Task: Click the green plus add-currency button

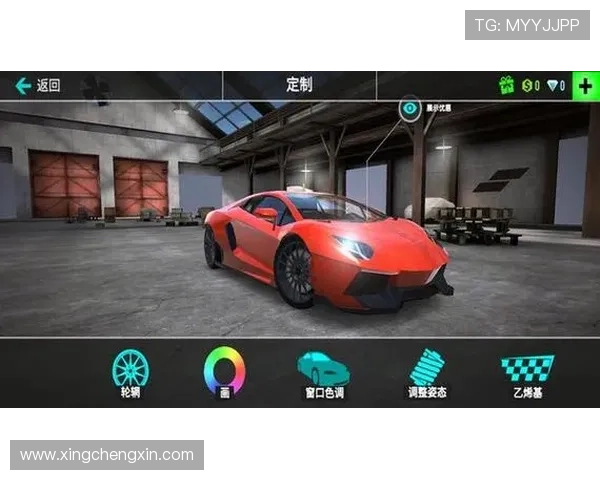Action: (x=585, y=85)
